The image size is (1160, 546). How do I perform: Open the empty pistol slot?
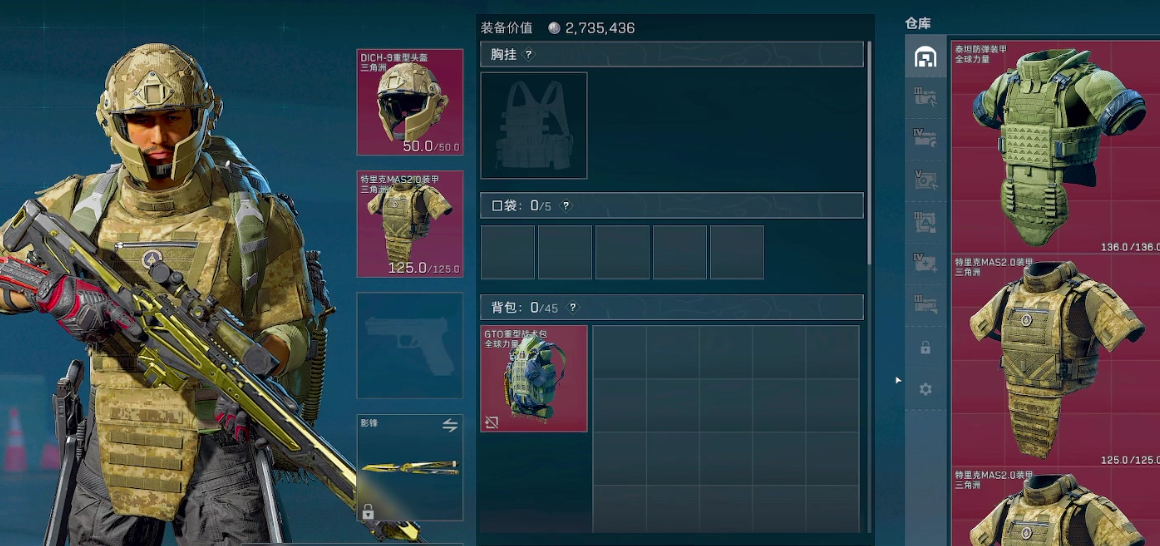click(x=410, y=345)
